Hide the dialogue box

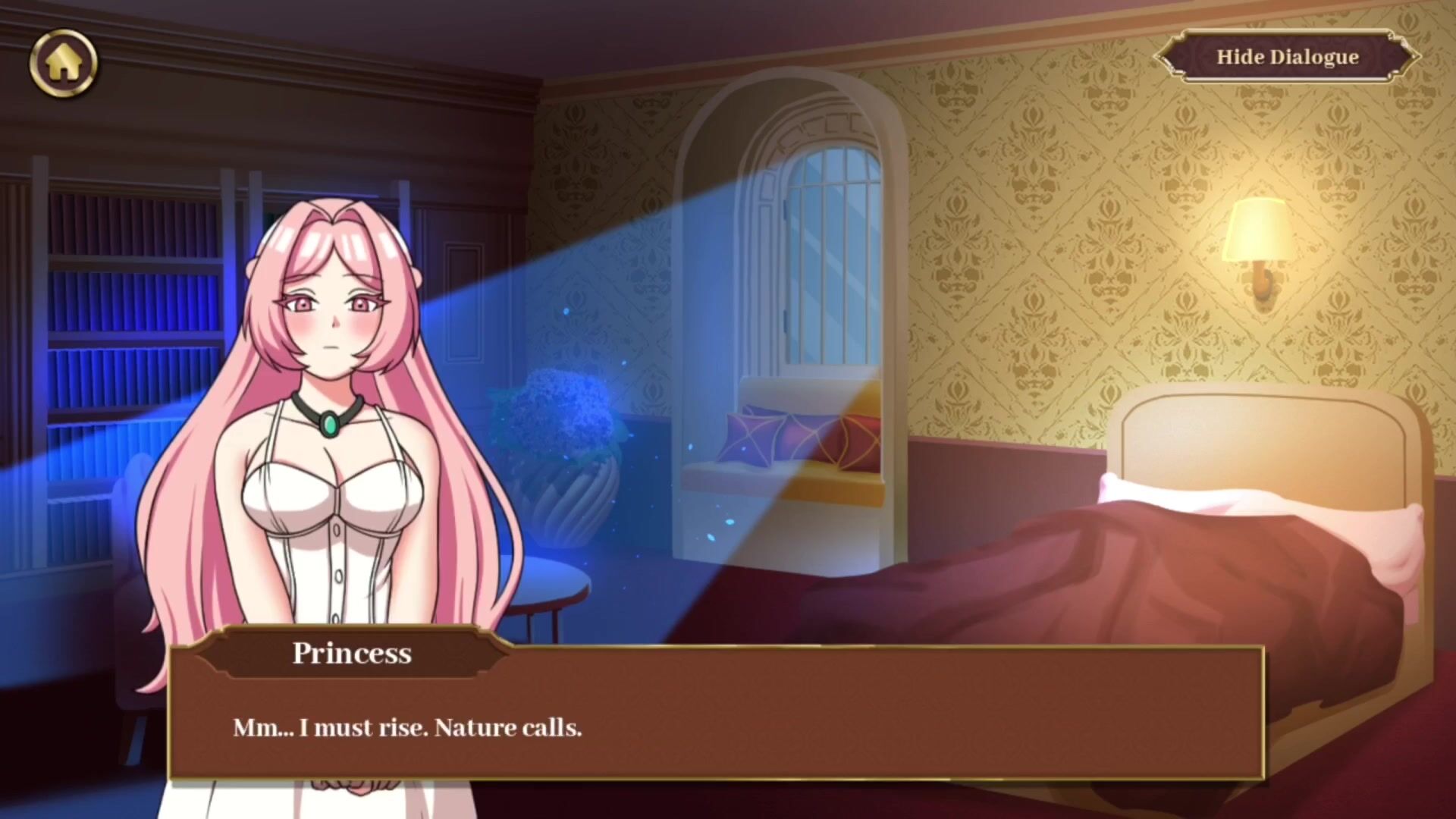point(1287,57)
